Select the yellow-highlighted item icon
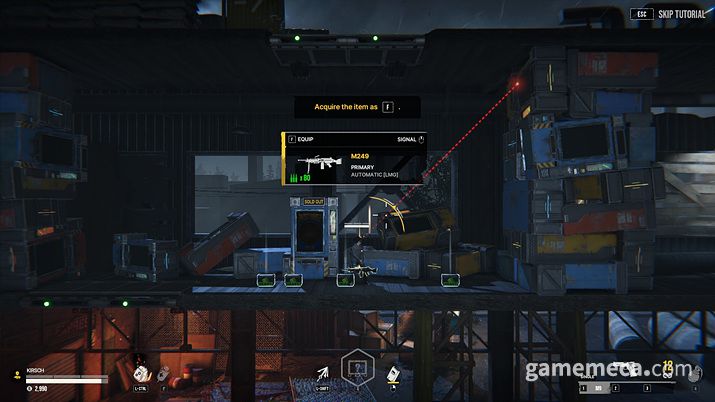The image size is (715, 402). pyautogui.click(x=394, y=374)
